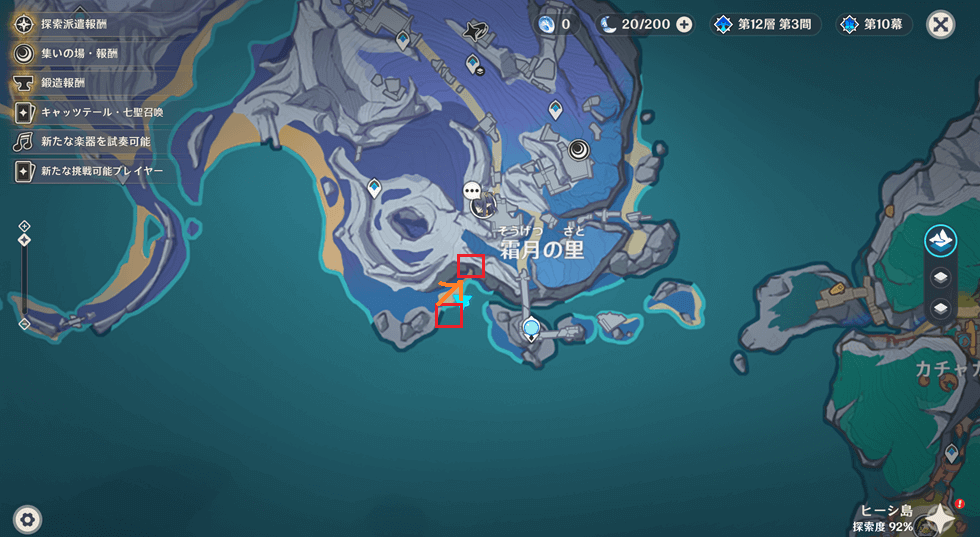
Task: Choose the キャッツテール・七聖召喚 entry
Action: pyautogui.click(x=100, y=112)
